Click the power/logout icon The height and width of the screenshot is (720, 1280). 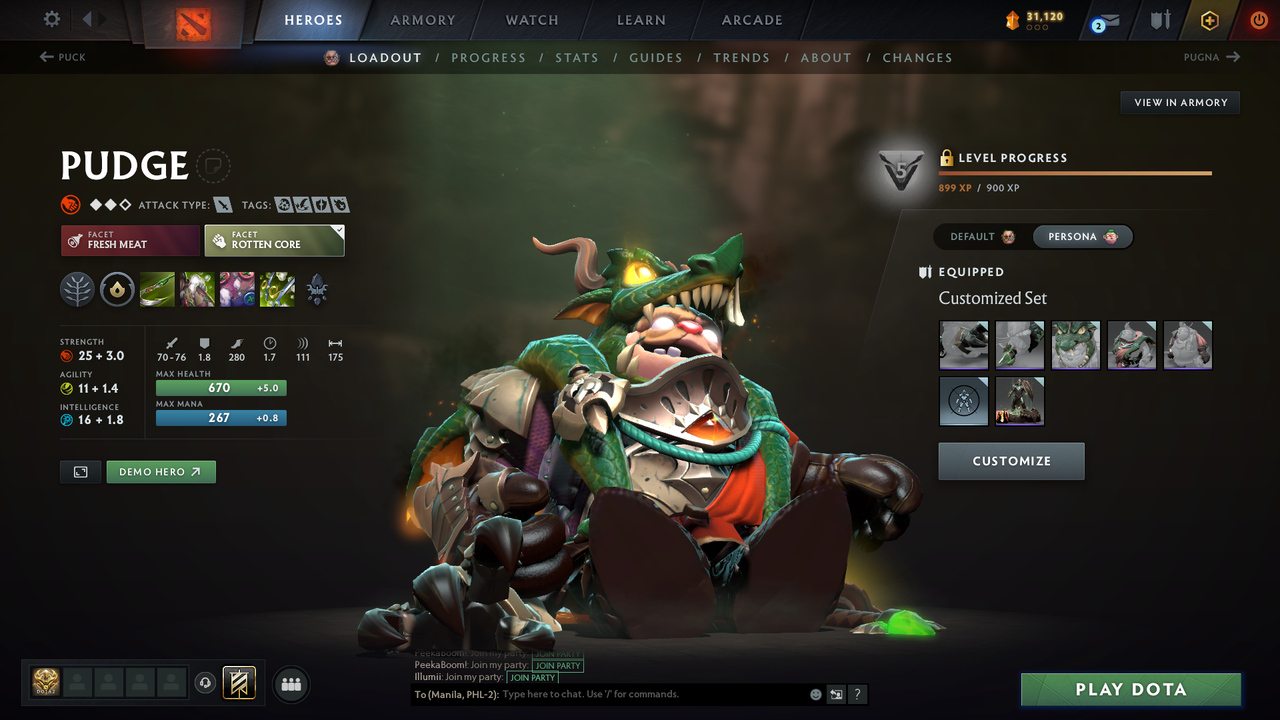click(1258, 20)
